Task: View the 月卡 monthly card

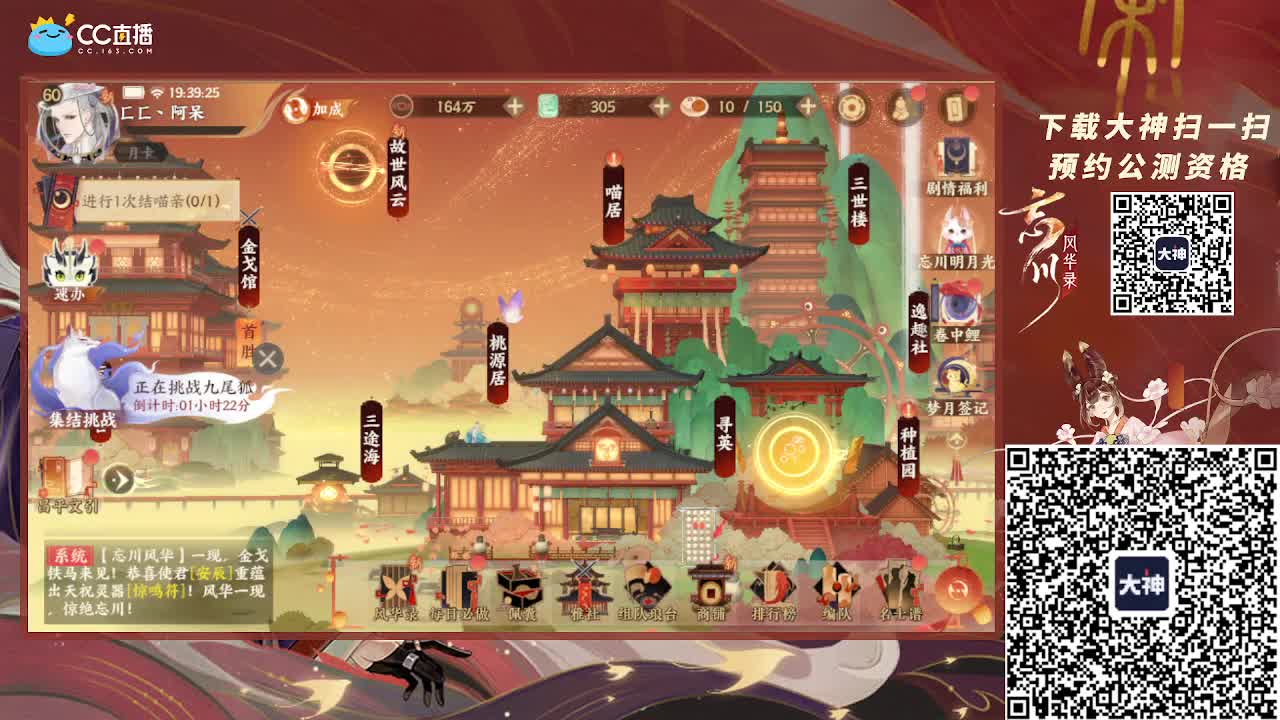Action: [x=142, y=152]
